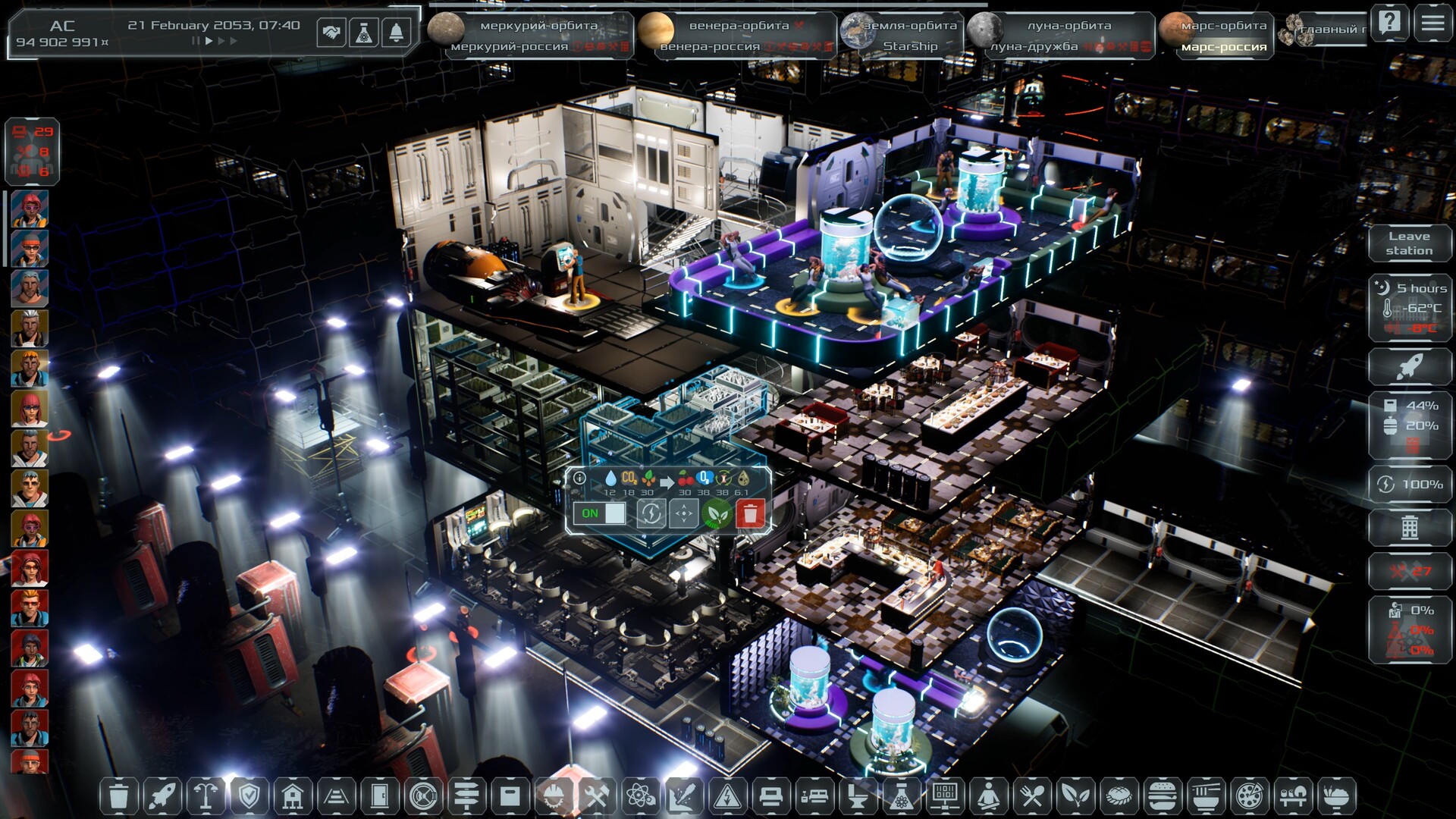The image size is (1456, 819).
Task: Show notifications with the bell icon
Action: [x=397, y=33]
